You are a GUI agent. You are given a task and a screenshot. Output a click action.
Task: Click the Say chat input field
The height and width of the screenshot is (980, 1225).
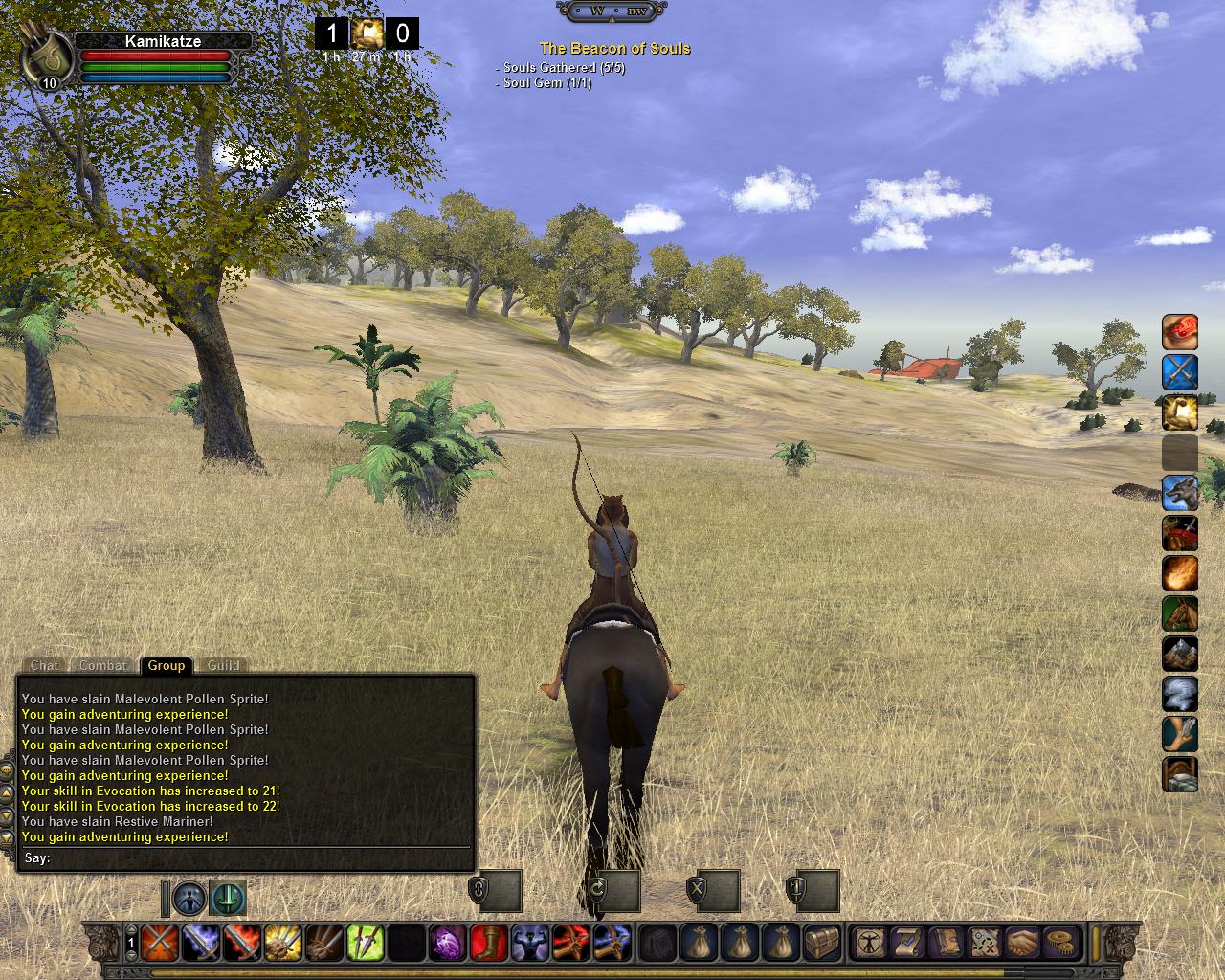pyautogui.click(x=258, y=858)
